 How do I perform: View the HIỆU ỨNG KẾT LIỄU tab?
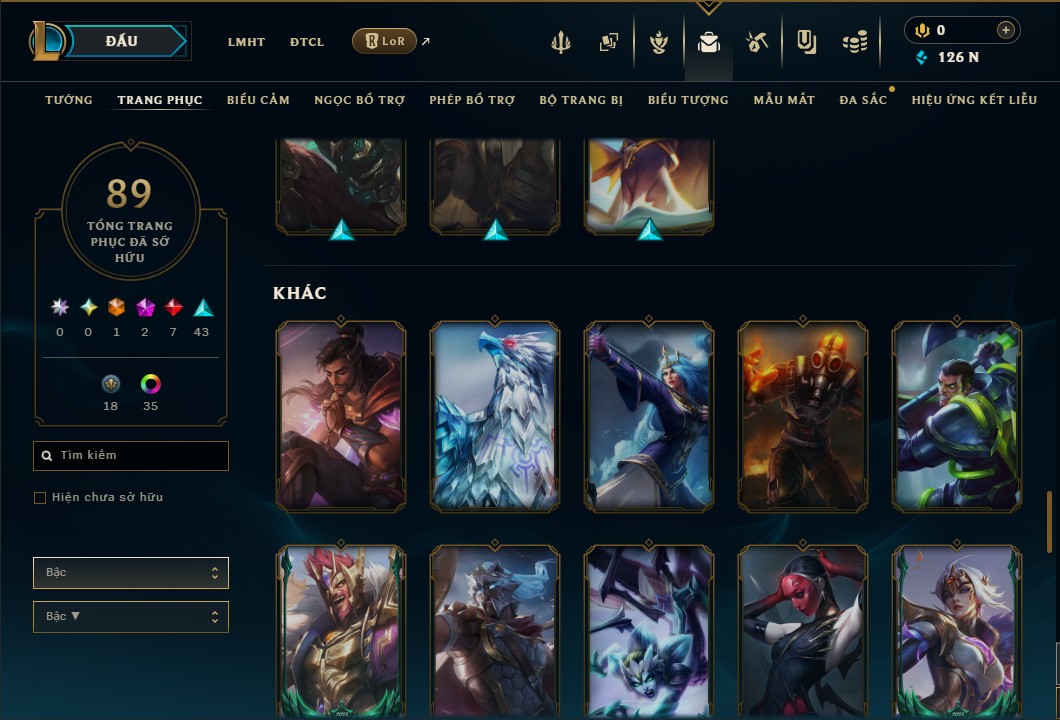click(974, 100)
